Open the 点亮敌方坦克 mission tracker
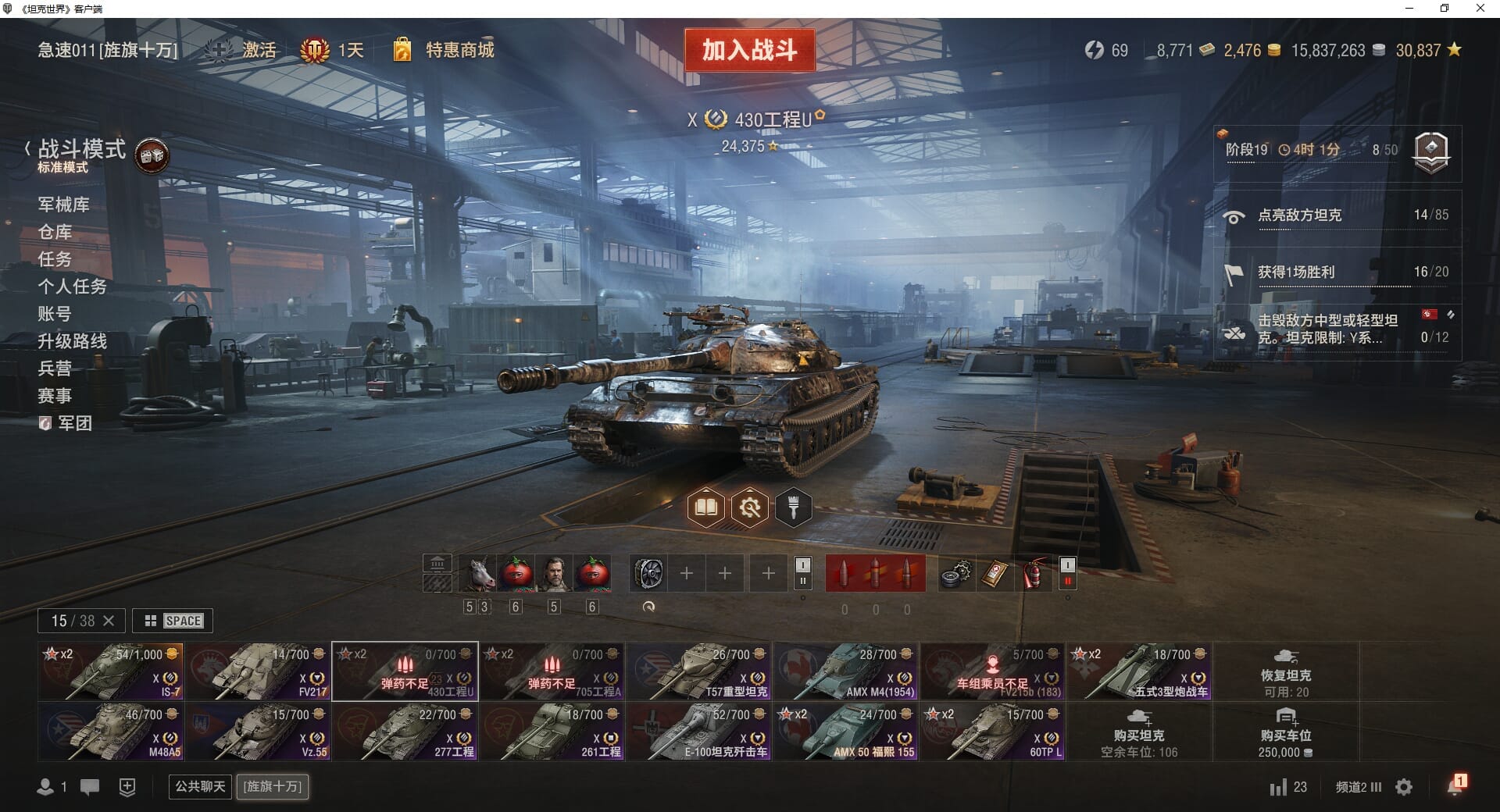 click(1336, 215)
